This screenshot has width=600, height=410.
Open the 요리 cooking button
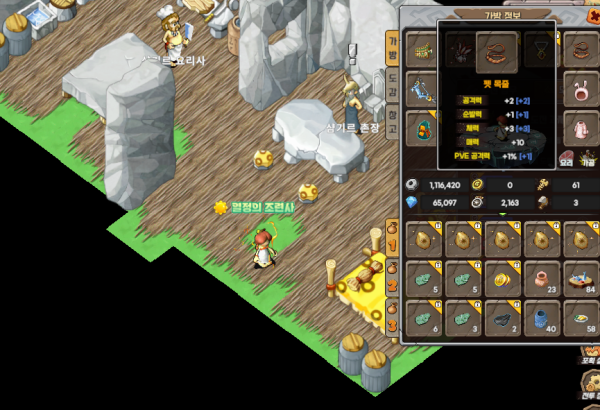click(566, 157)
